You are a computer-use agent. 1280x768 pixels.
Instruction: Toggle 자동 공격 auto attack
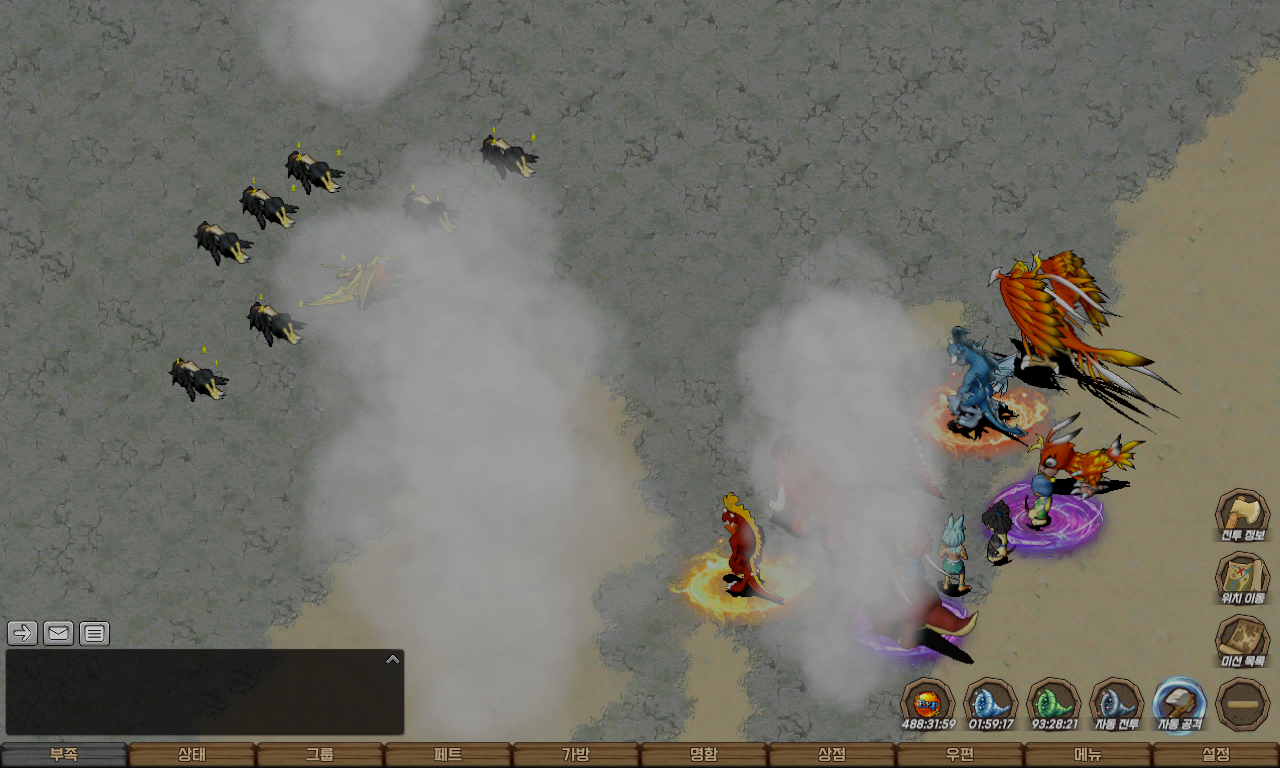tap(1179, 703)
